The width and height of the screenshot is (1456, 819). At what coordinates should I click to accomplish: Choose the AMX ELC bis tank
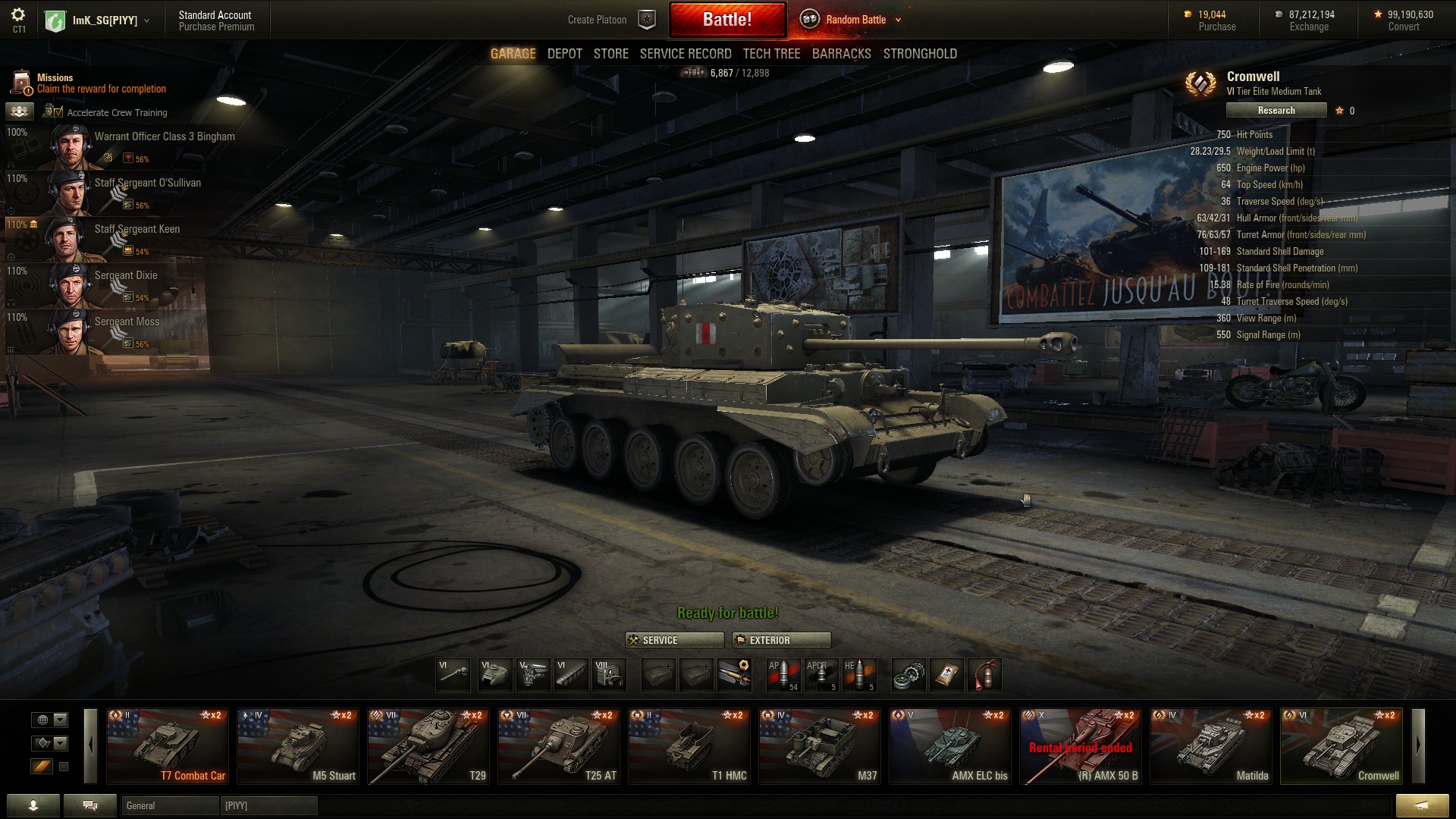(x=949, y=746)
